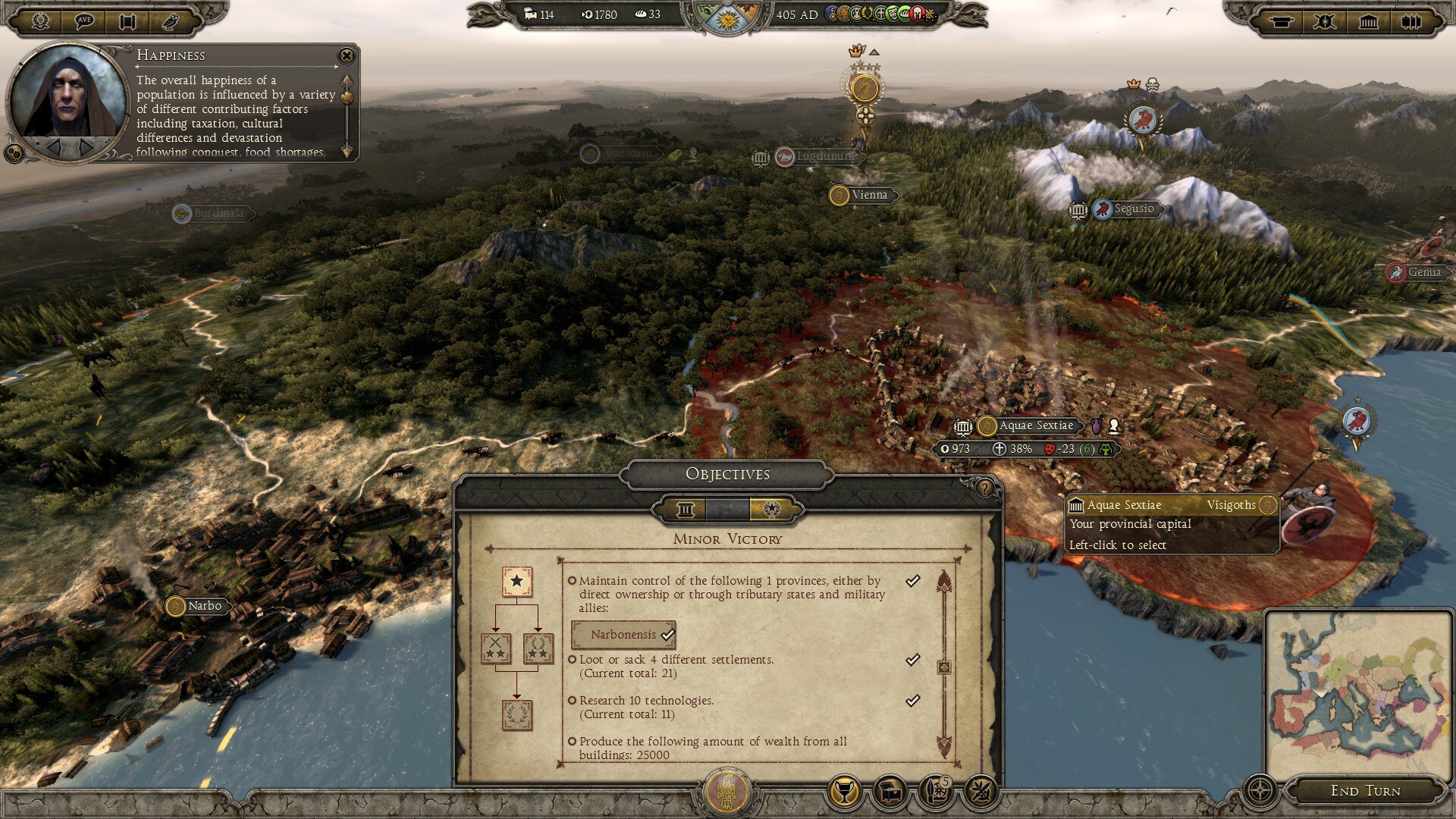Open the goblet icon panel on bottom bar
This screenshot has width=1456, height=819.
[843, 792]
